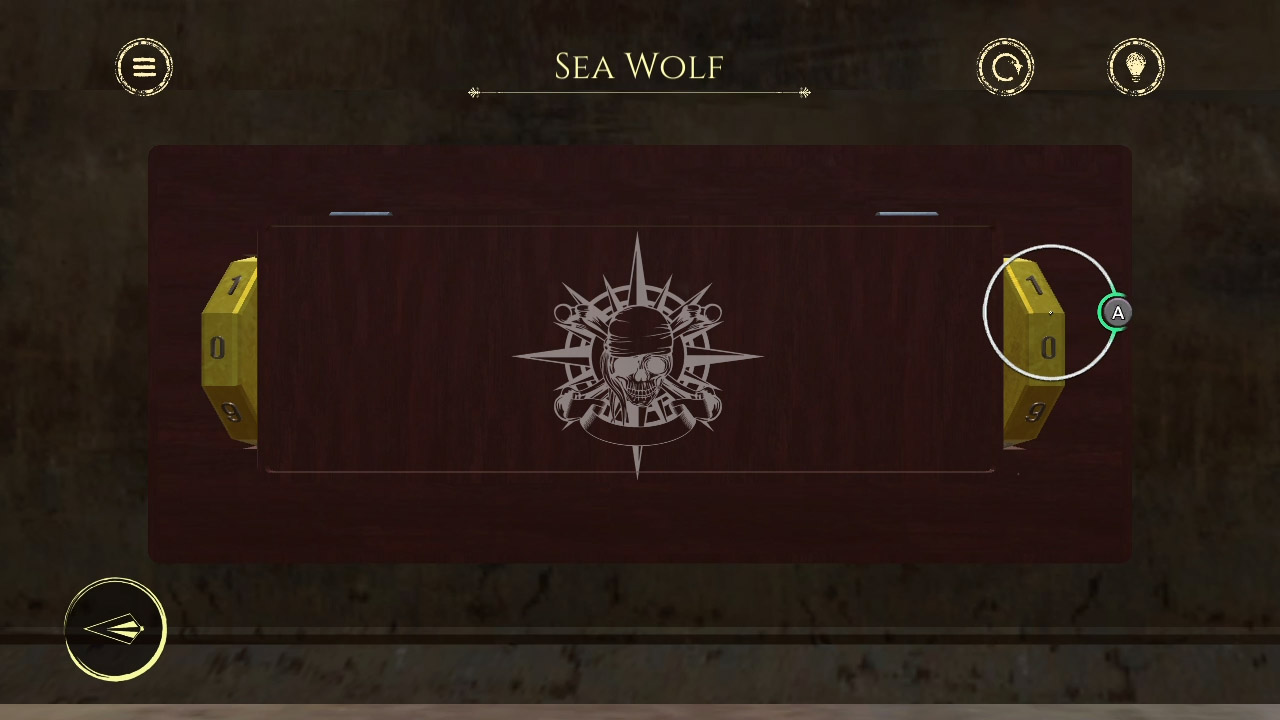Select the back arrow icon
The height and width of the screenshot is (720, 1280).
[114, 629]
